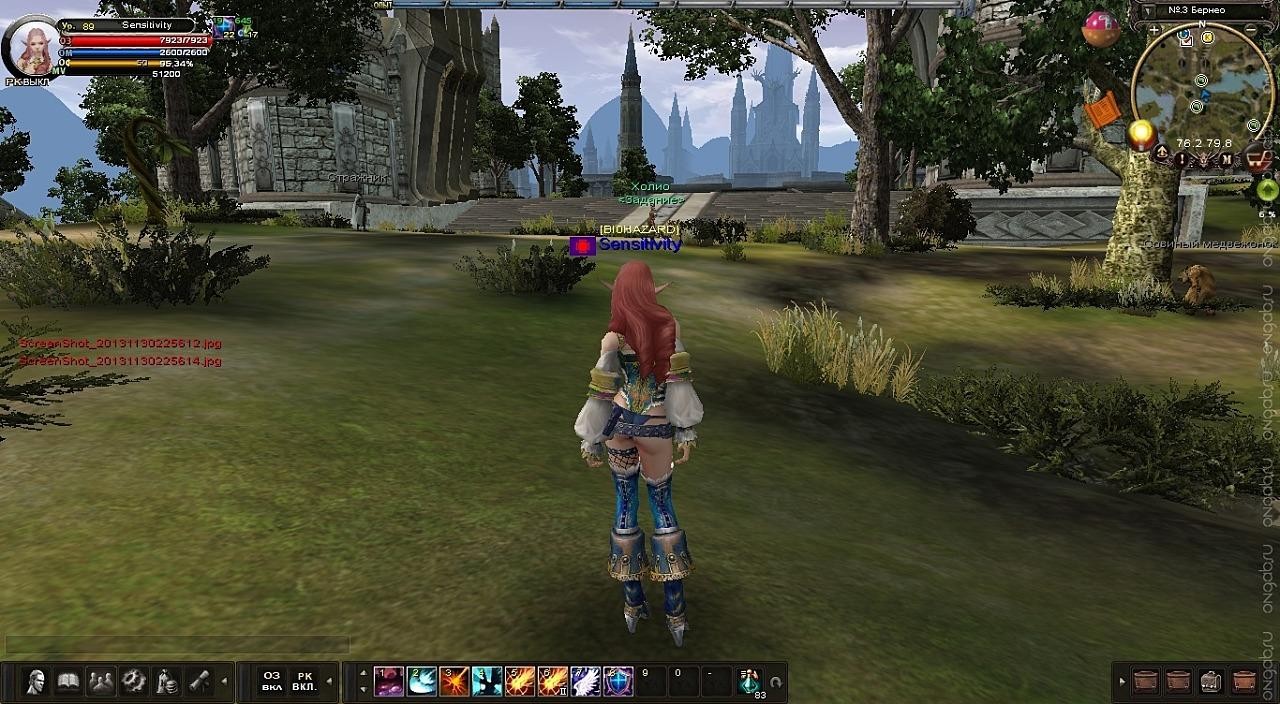Use the fiery slash skill in slot 3
This screenshot has height=704, width=1280.
455,682
